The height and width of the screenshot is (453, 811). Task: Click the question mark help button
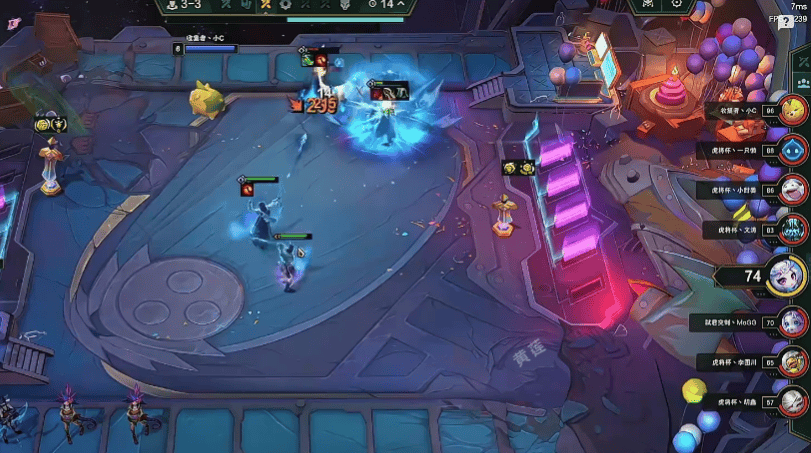[786, 21]
